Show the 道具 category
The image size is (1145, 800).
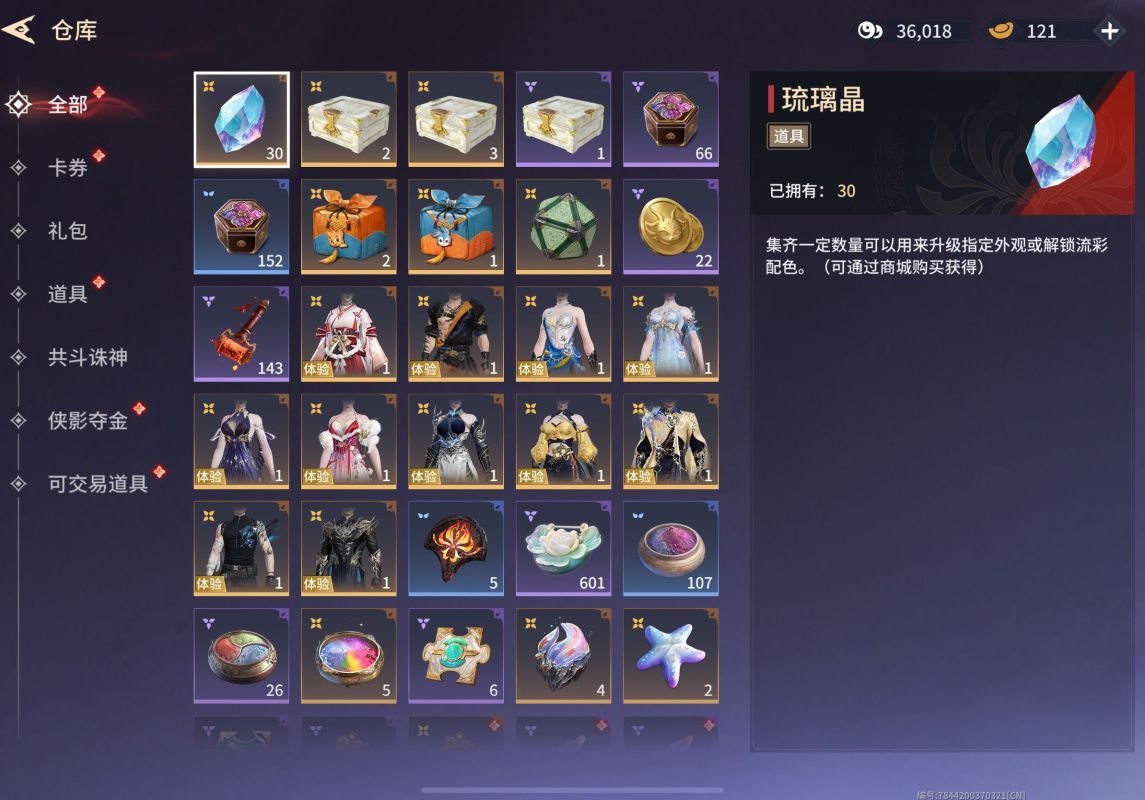tap(67, 294)
